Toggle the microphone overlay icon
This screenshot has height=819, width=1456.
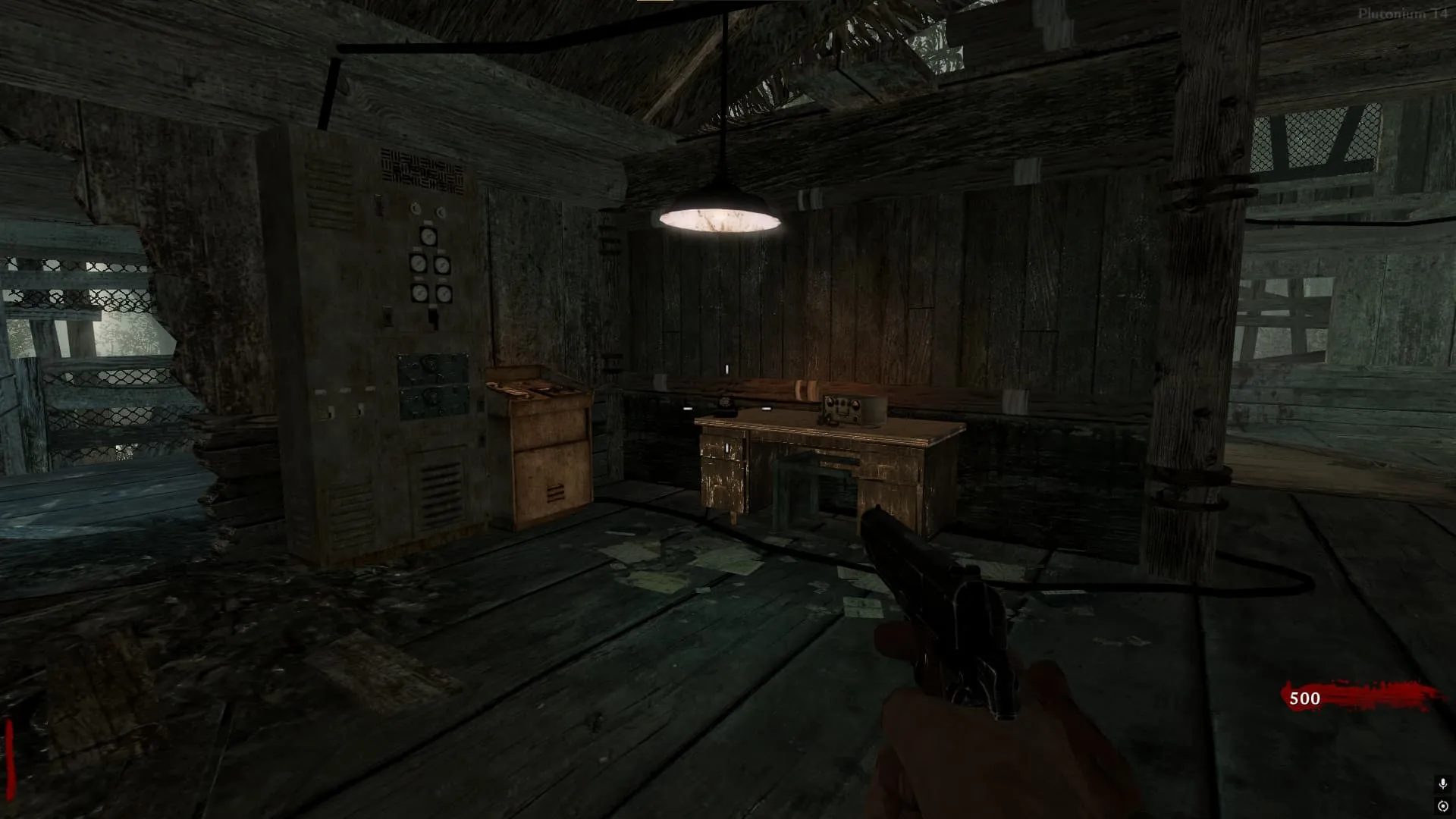pyautogui.click(x=1442, y=783)
